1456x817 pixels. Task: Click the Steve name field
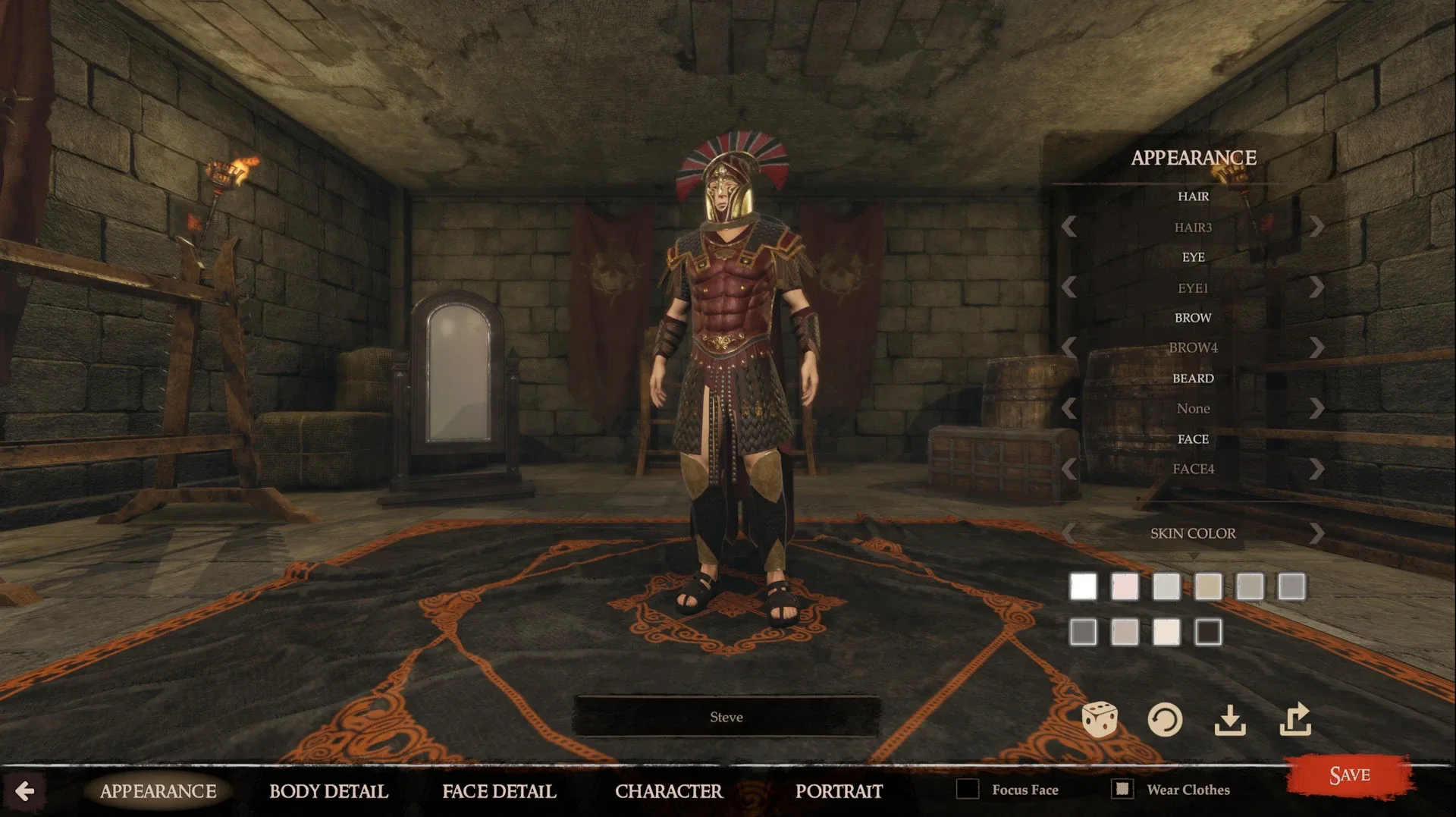pyautogui.click(x=726, y=716)
